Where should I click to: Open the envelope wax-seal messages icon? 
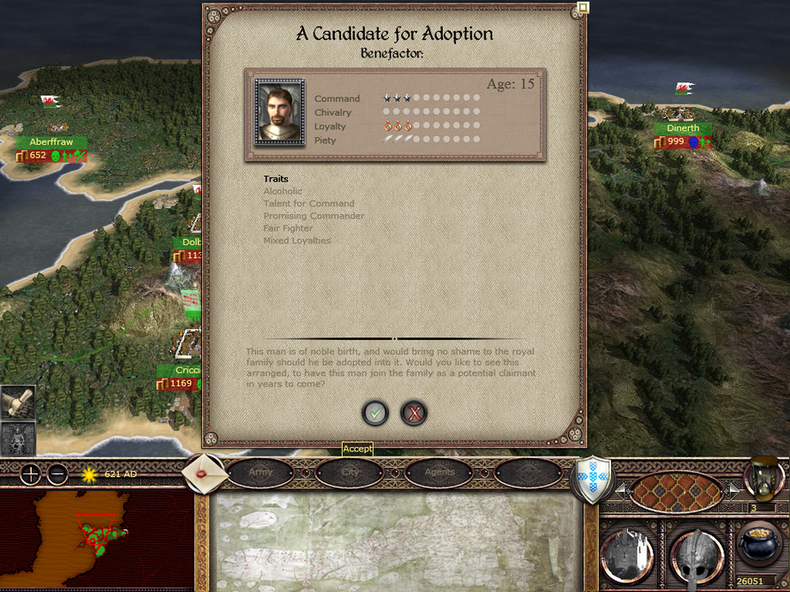coord(204,474)
